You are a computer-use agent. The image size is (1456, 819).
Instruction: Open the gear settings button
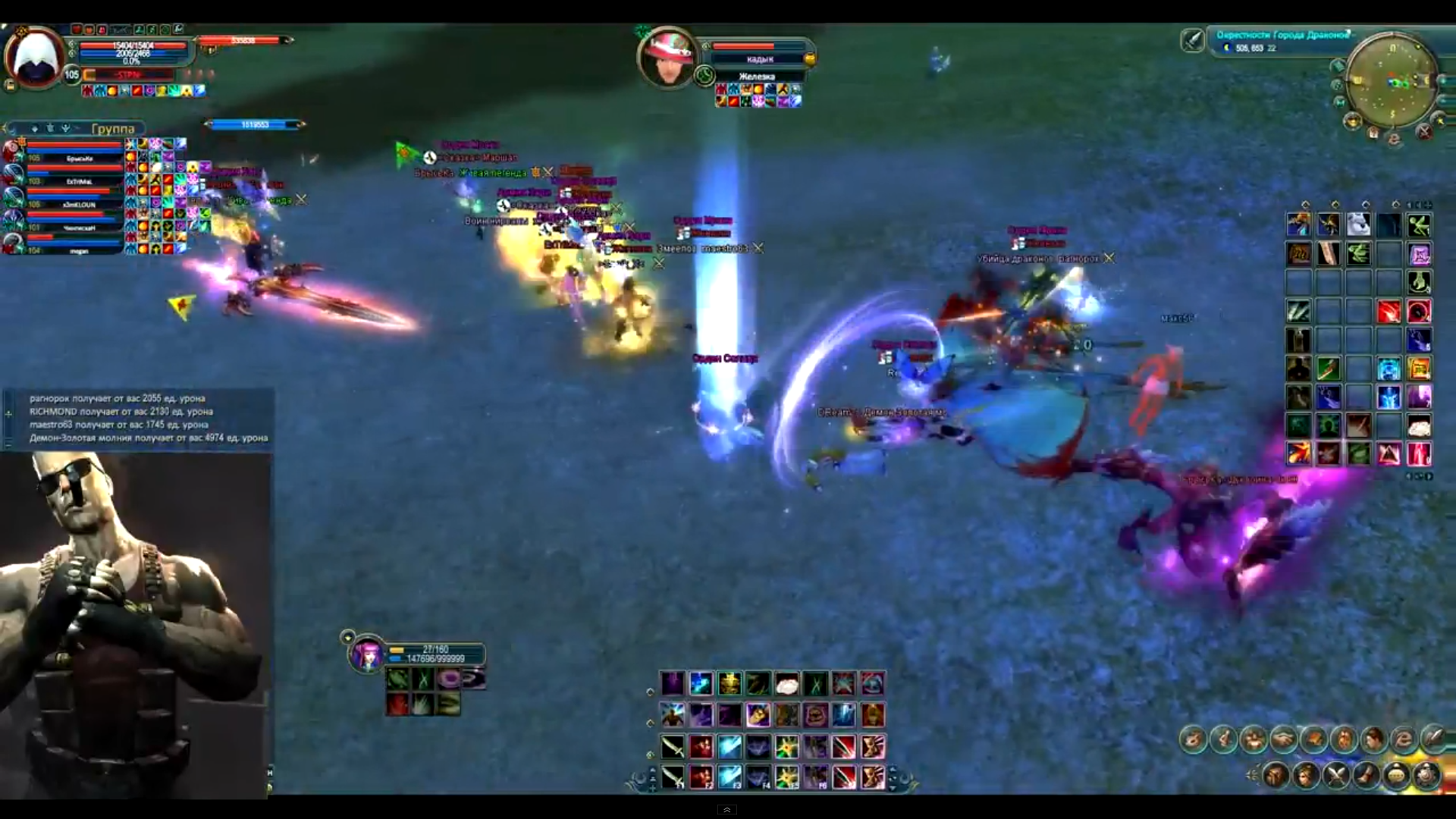(1426, 775)
